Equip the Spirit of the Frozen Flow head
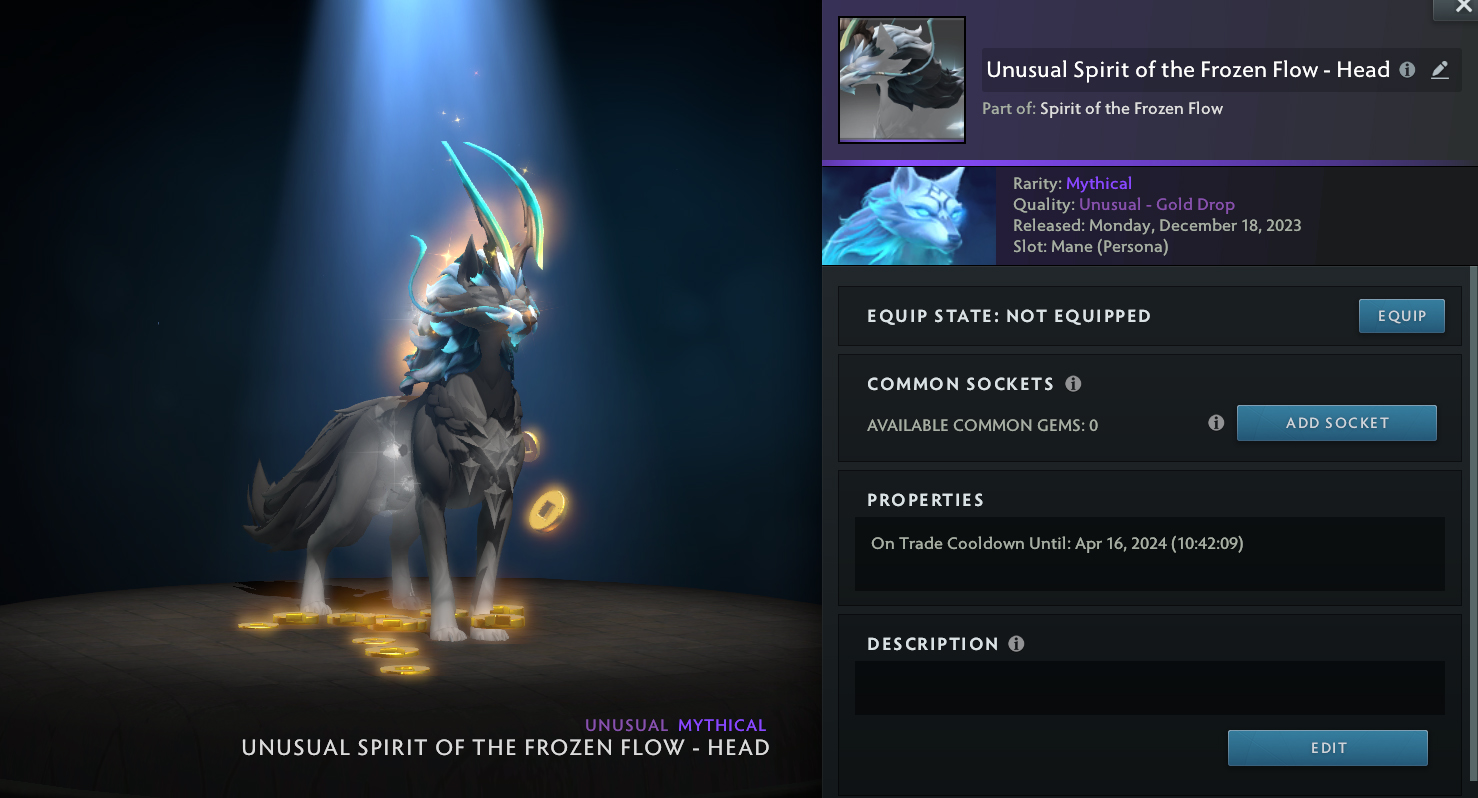This screenshot has width=1478, height=798. pyautogui.click(x=1401, y=316)
